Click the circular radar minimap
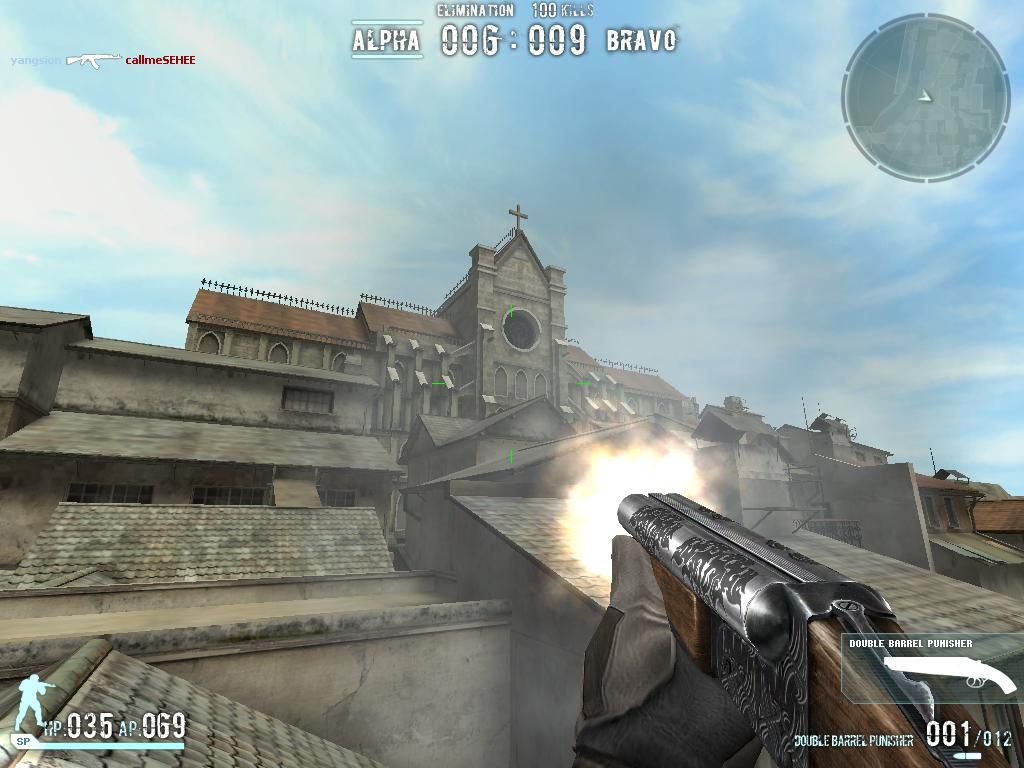The width and height of the screenshot is (1024, 768). 925,97
